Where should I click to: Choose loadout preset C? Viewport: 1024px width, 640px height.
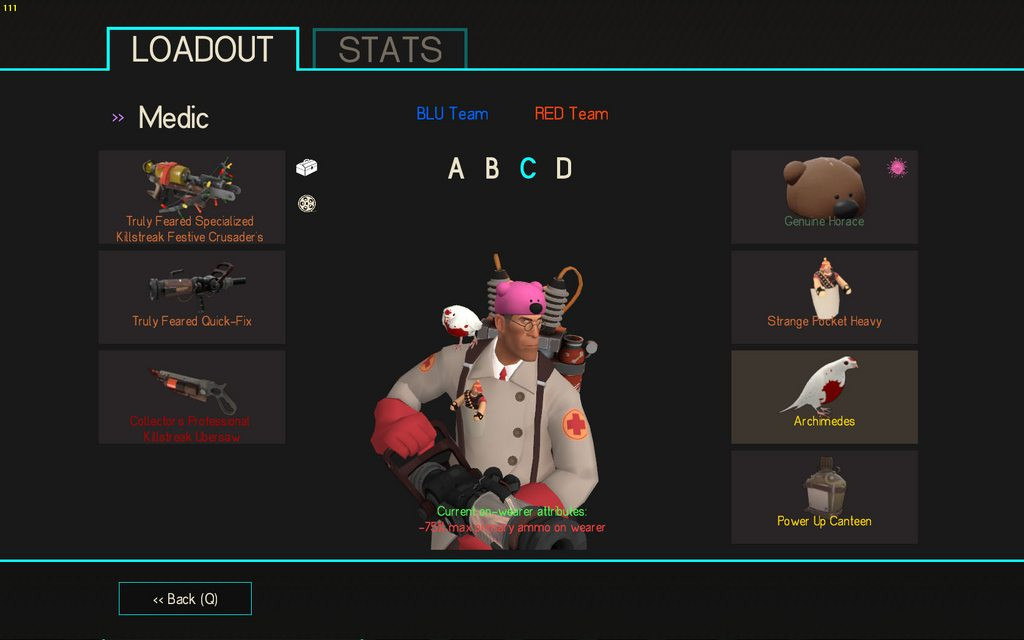pos(528,169)
